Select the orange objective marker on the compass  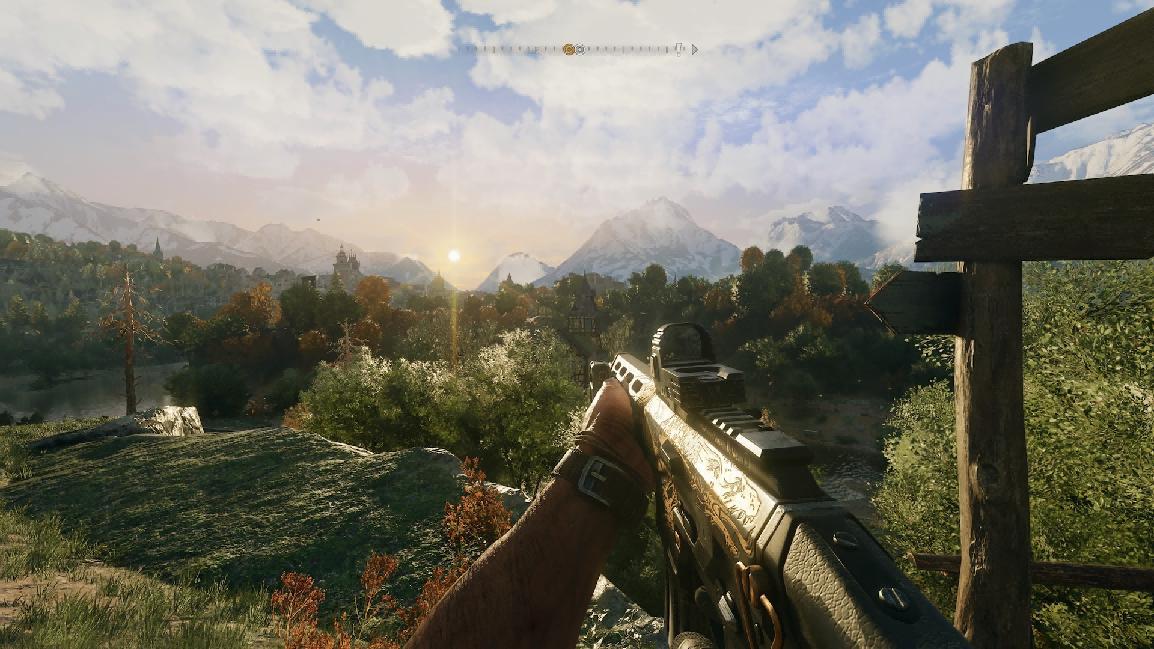coord(568,49)
